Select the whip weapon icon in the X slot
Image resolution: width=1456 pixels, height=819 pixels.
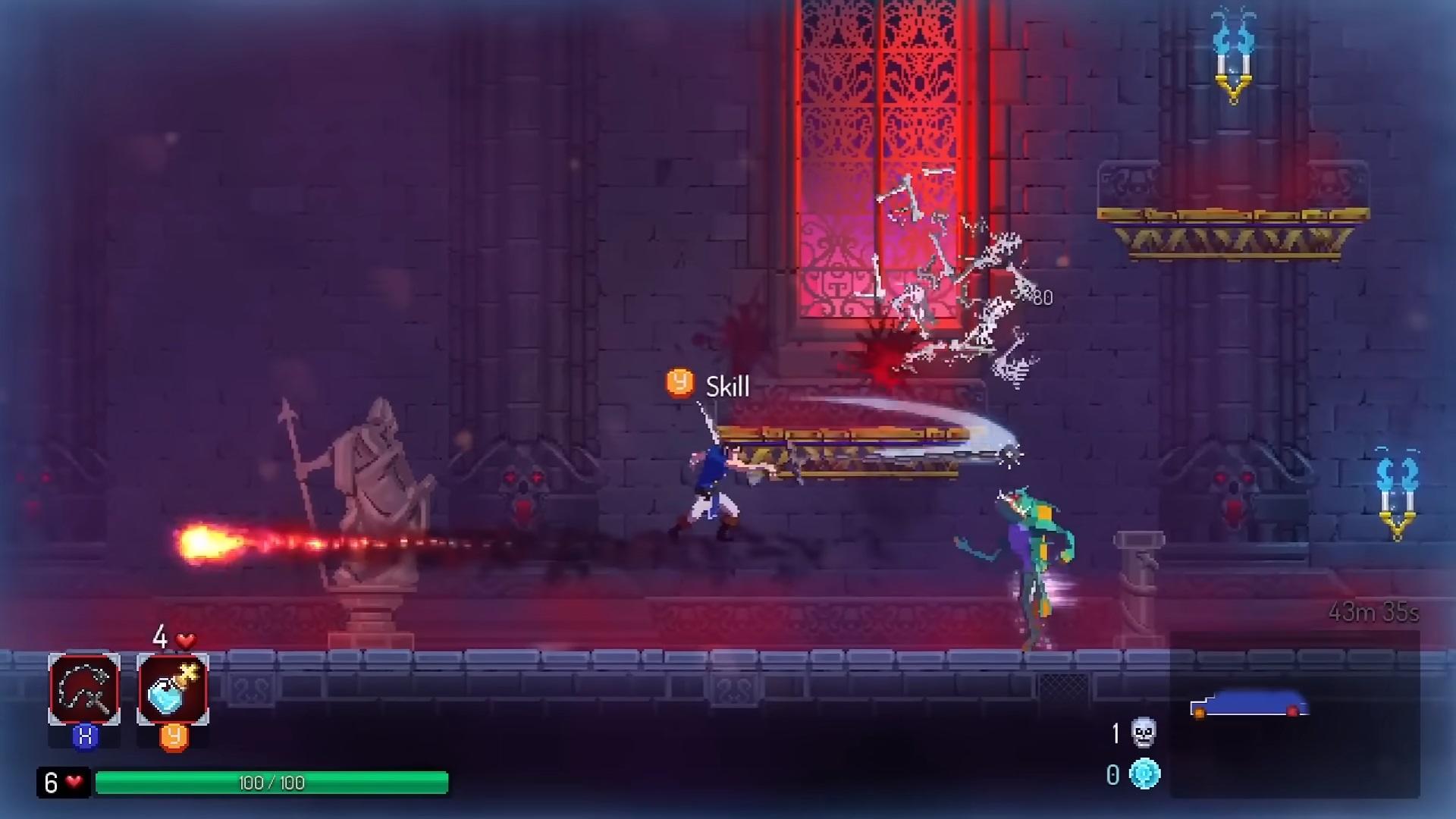(x=83, y=689)
